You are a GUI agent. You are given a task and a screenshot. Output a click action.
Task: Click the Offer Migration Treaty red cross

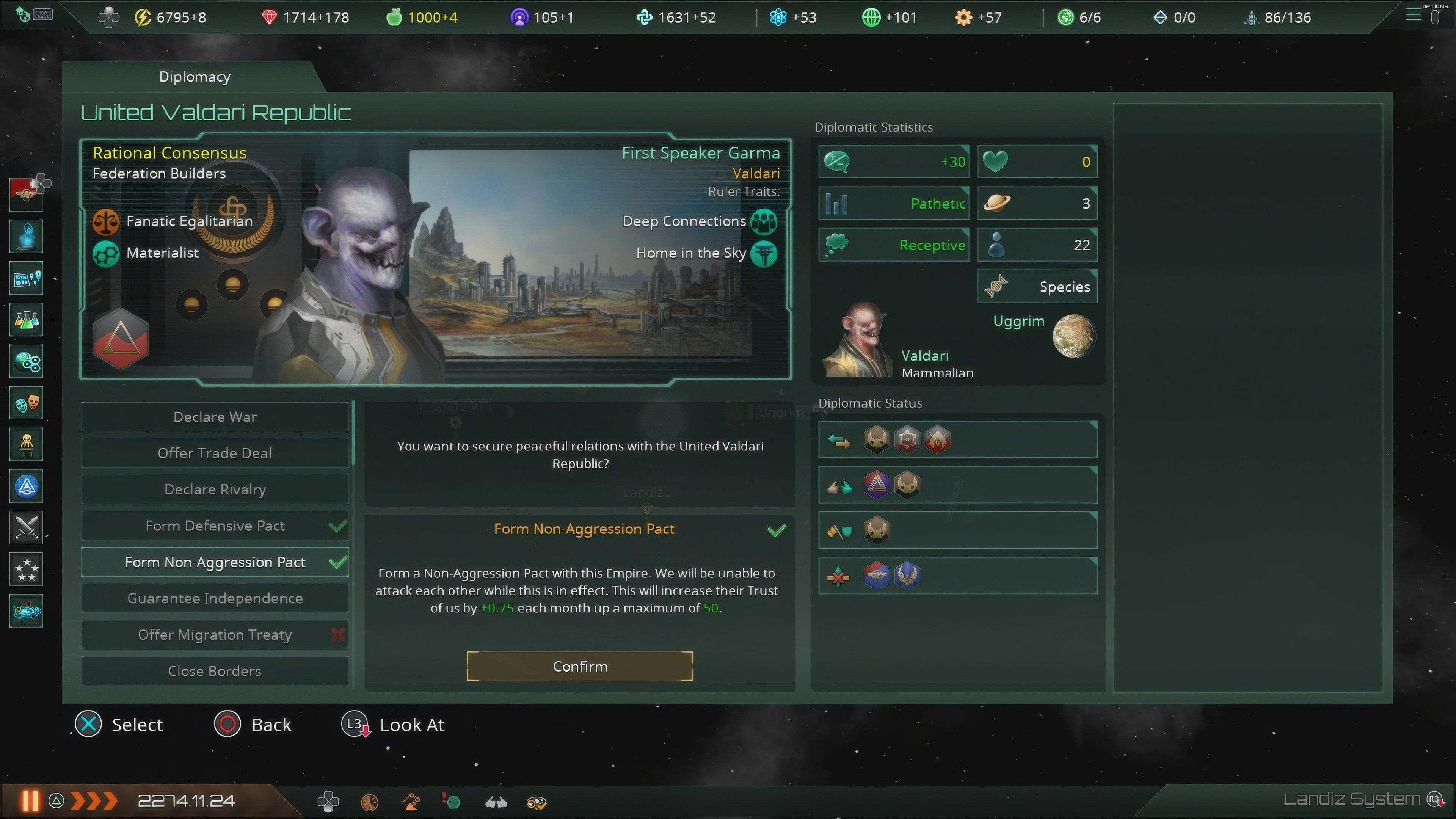338,635
